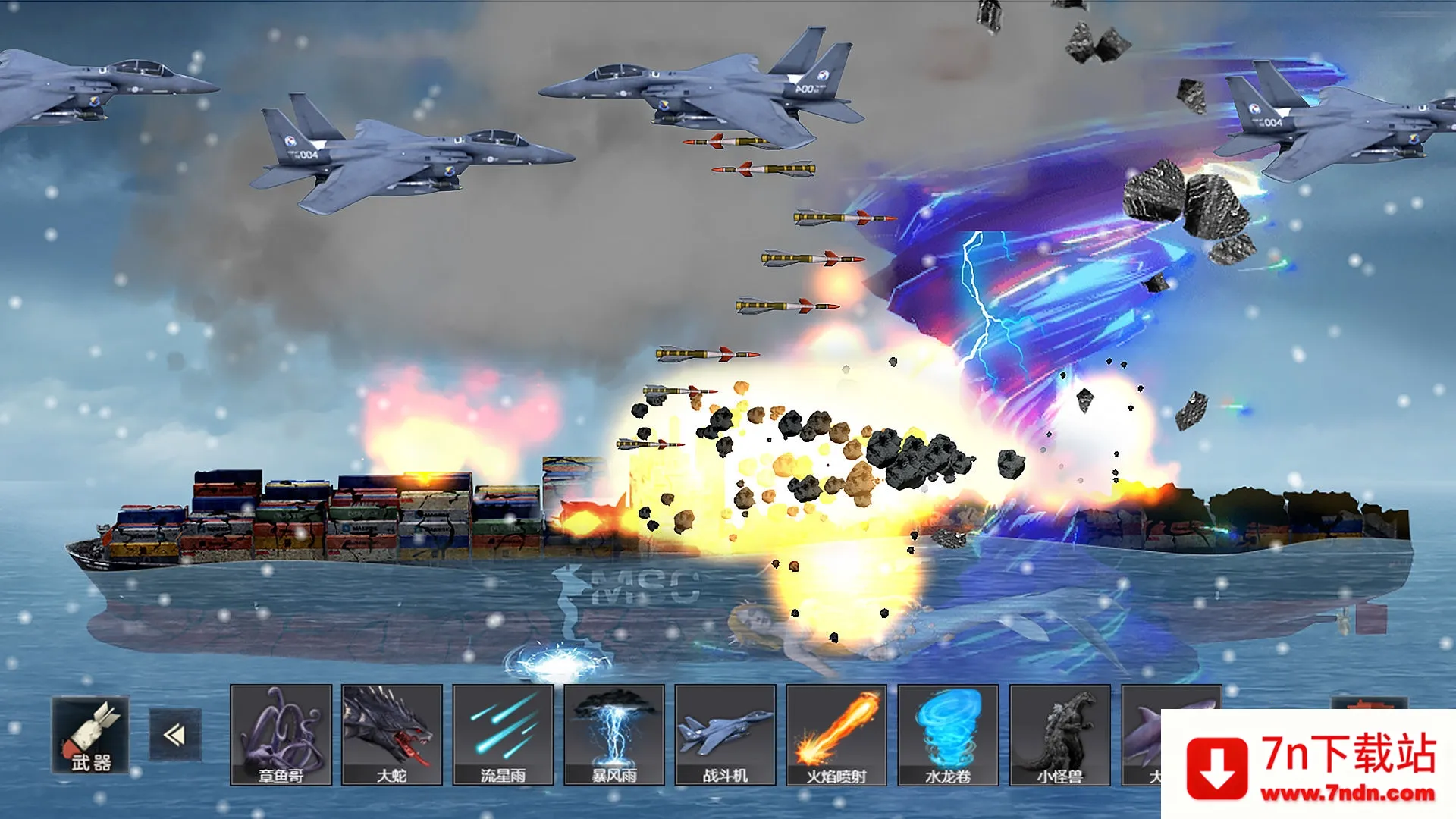The image size is (1456, 819).
Task: Select the 章鱼哥 octopus disaster
Action: [x=281, y=735]
